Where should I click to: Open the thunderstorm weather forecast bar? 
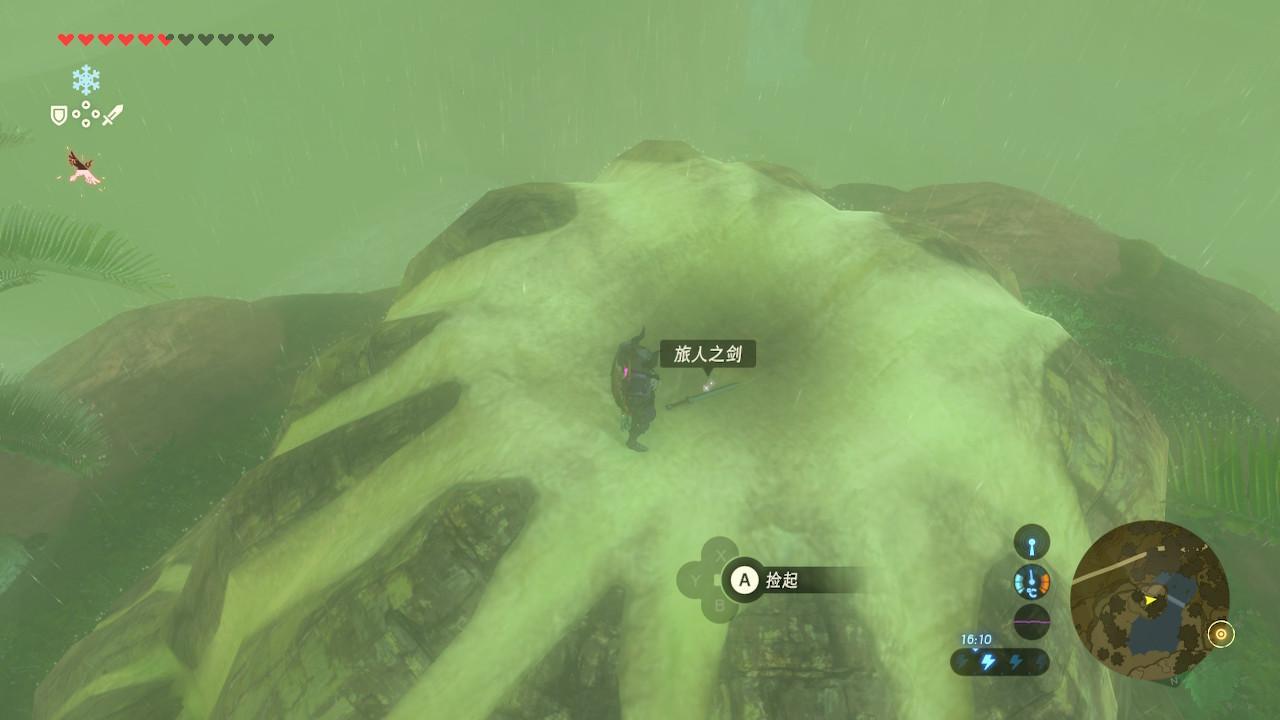(1000, 662)
